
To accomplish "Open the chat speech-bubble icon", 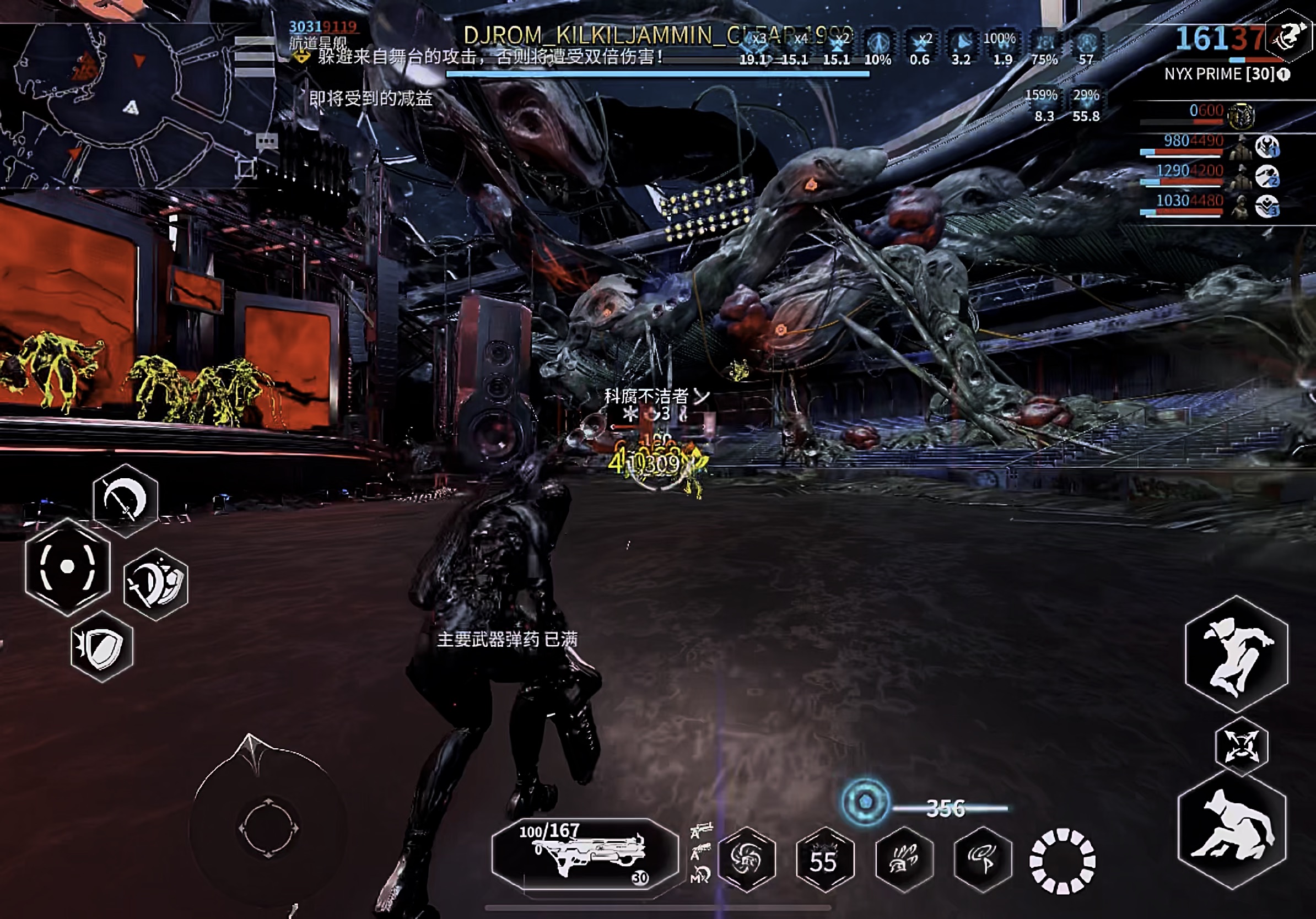I will tap(267, 141).
